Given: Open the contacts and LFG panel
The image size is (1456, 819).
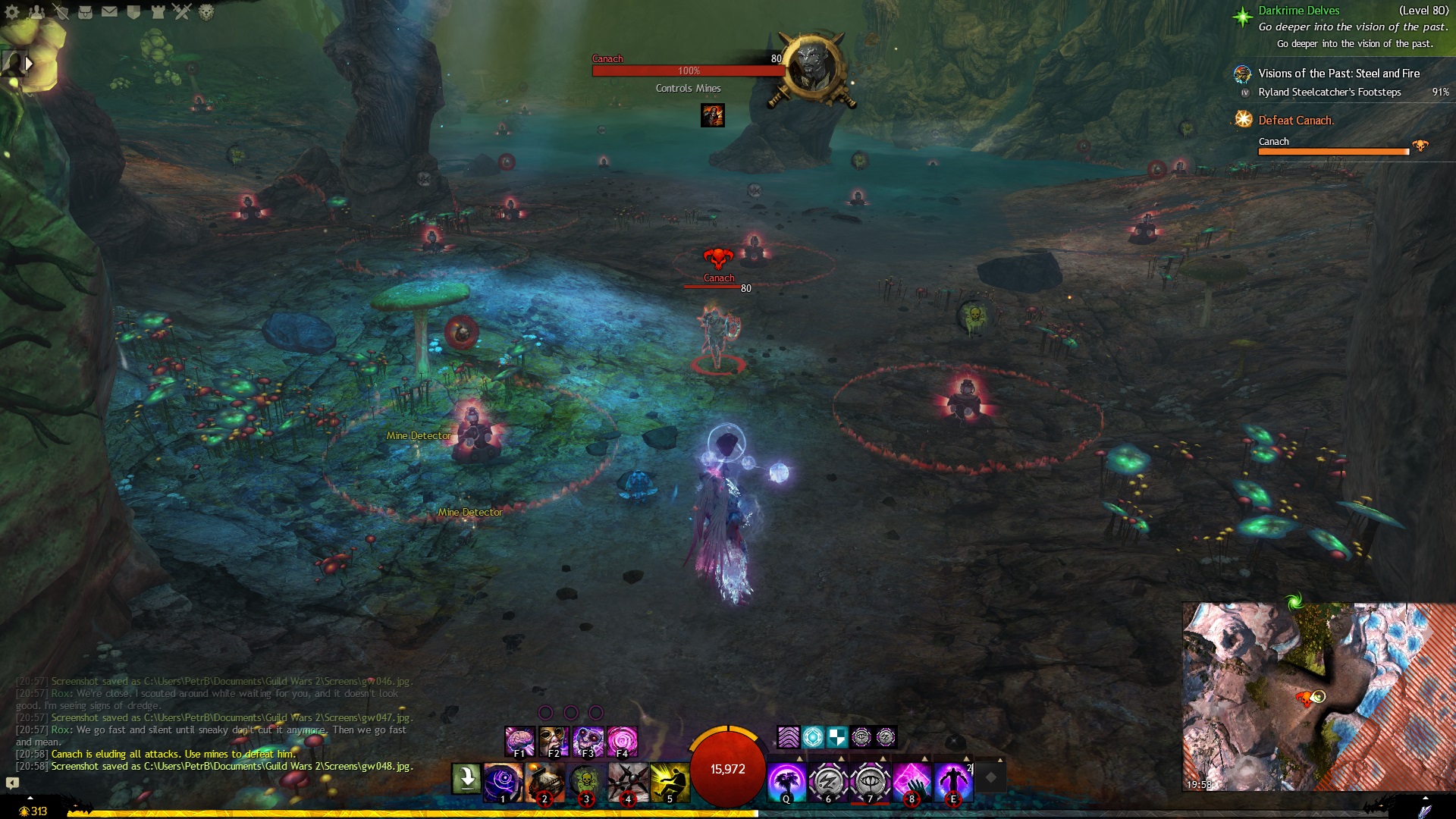Looking at the screenshot, I should tap(36, 12).
